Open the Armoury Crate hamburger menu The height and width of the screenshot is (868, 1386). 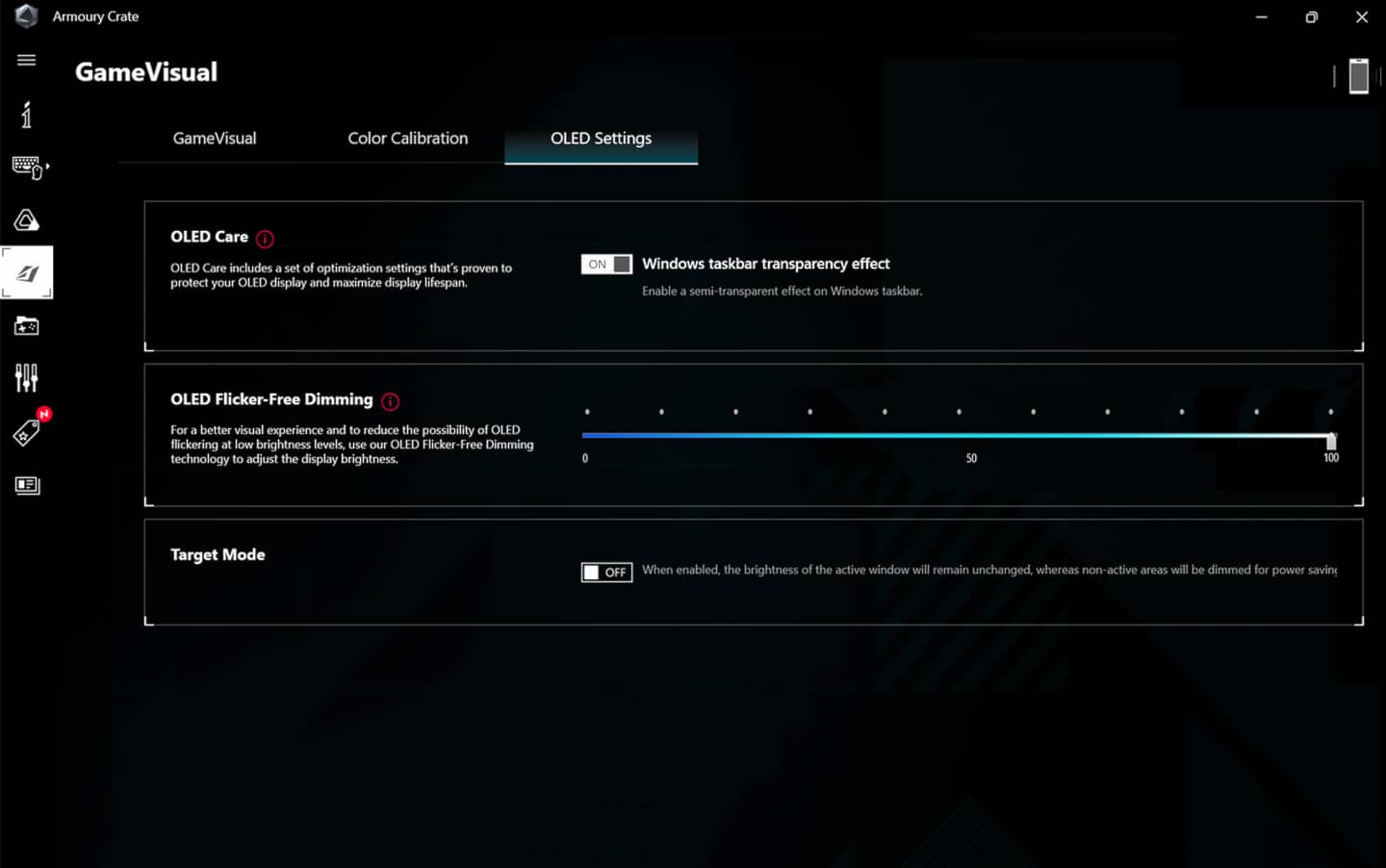click(x=26, y=60)
